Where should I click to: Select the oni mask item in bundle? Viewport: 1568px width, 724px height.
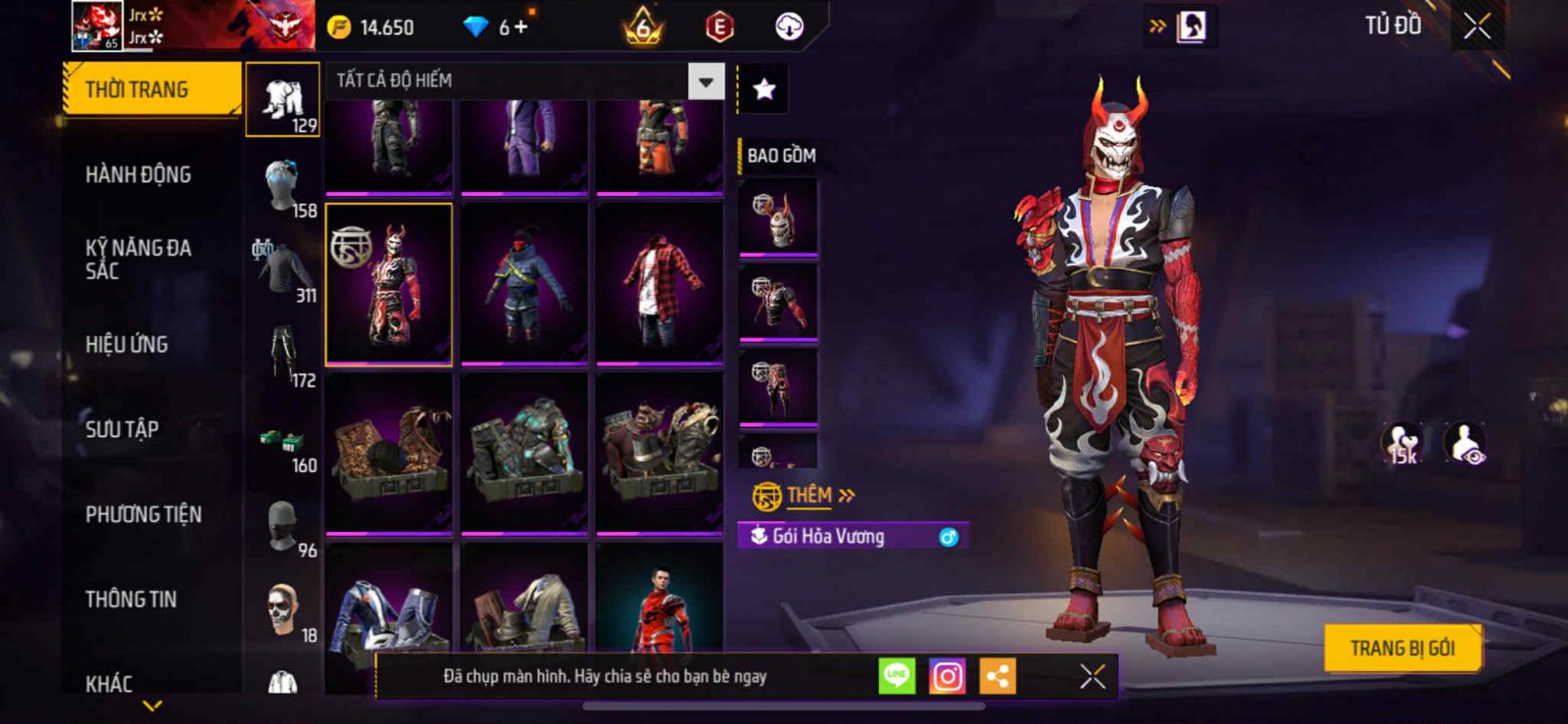[x=778, y=217]
